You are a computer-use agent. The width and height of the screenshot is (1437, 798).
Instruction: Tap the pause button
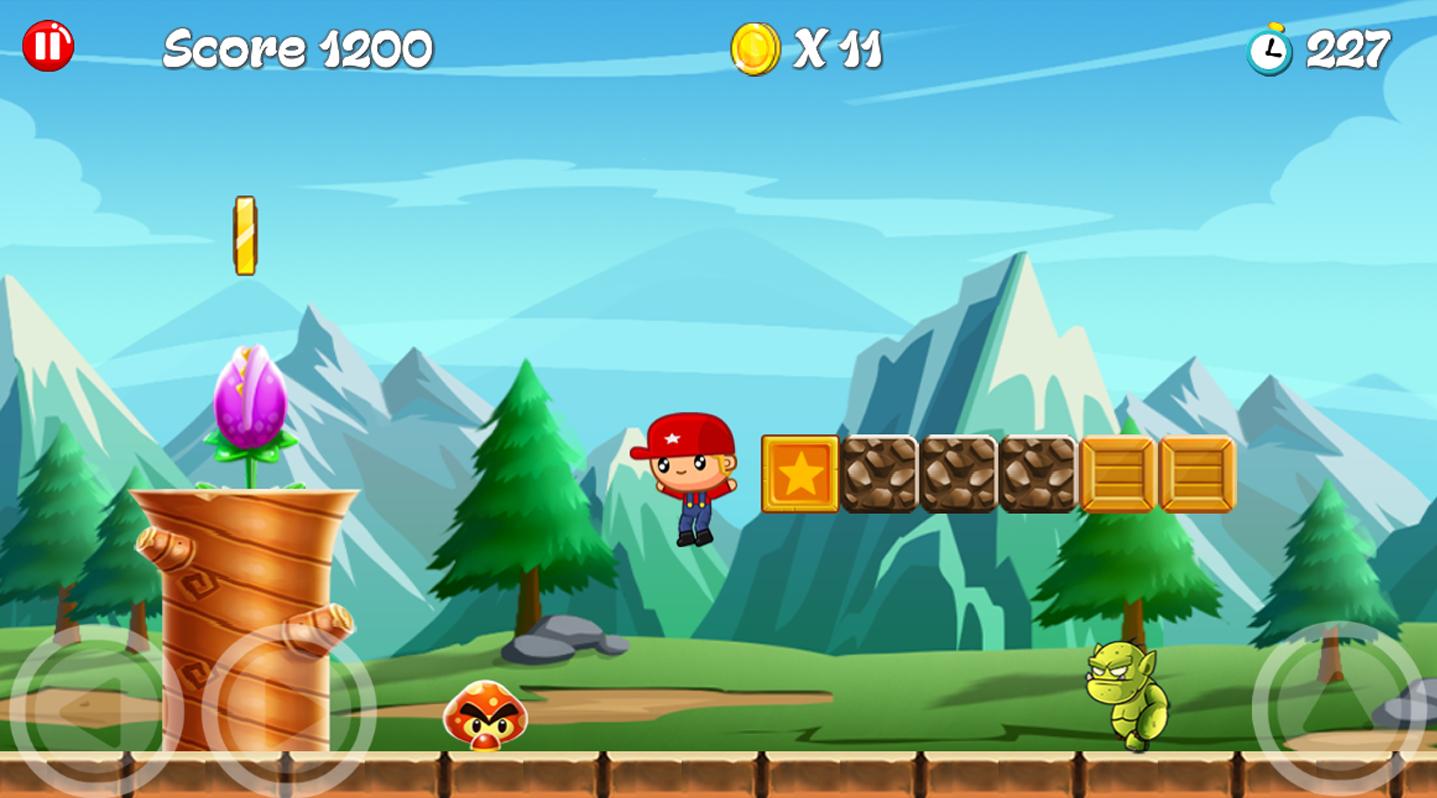48,45
